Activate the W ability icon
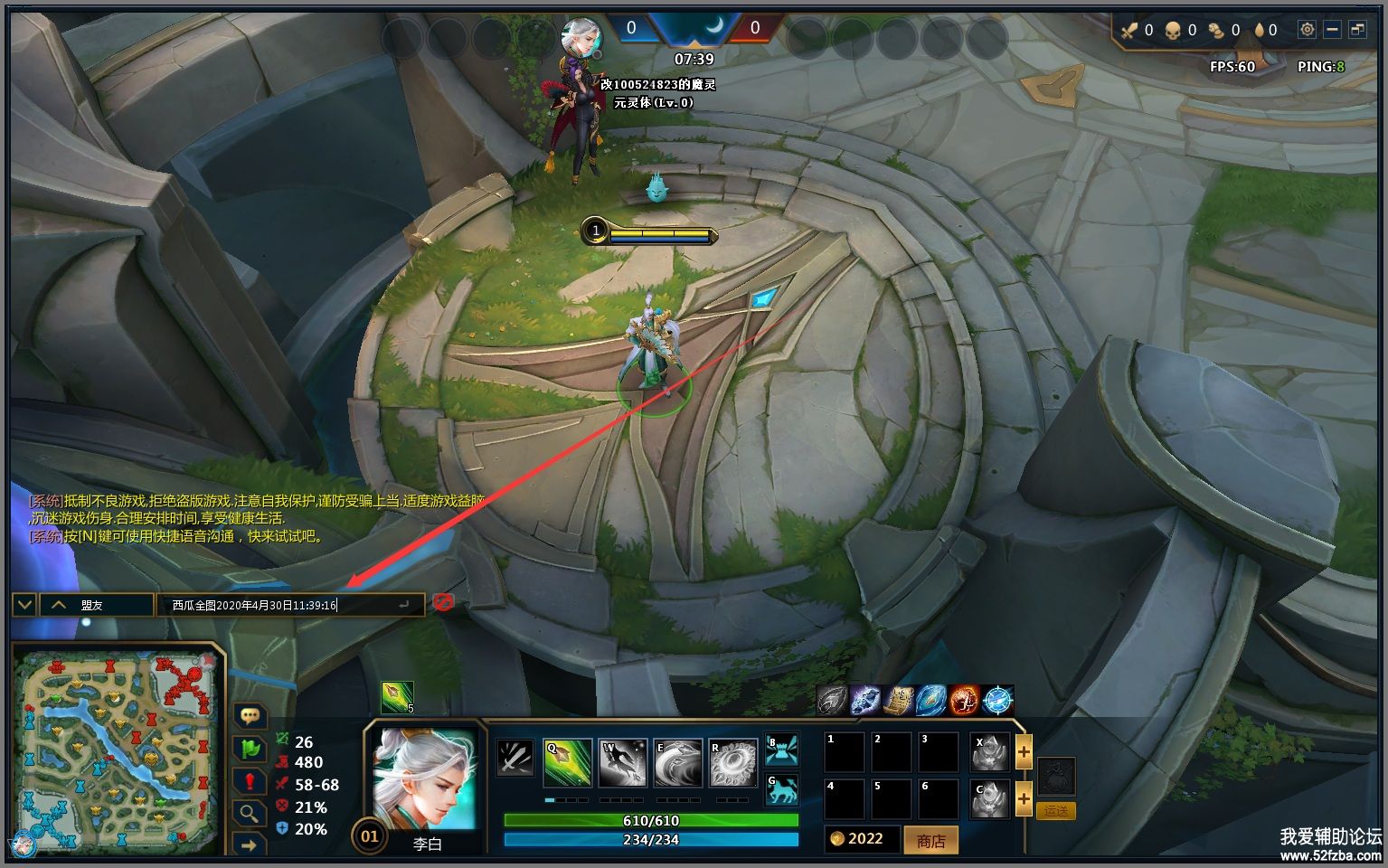This screenshot has height=868, width=1388. [x=623, y=762]
